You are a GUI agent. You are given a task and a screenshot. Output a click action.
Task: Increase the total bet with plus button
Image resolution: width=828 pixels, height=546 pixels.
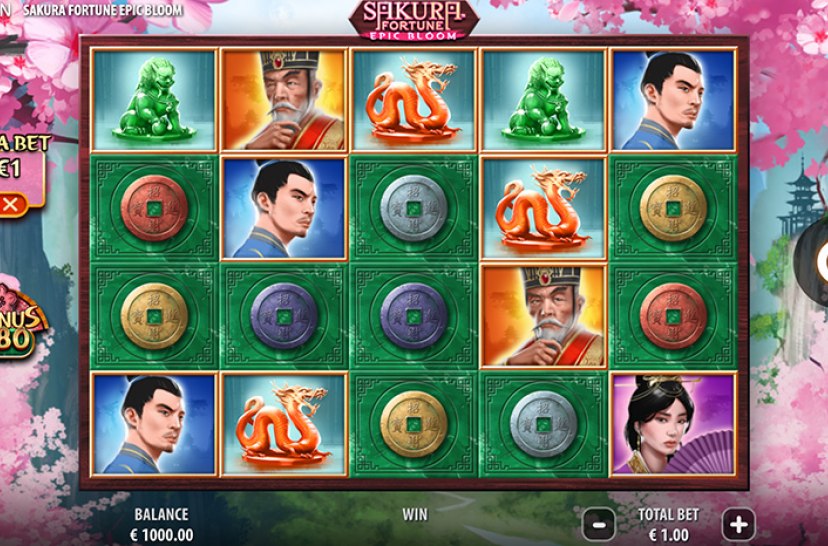[x=738, y=522]
